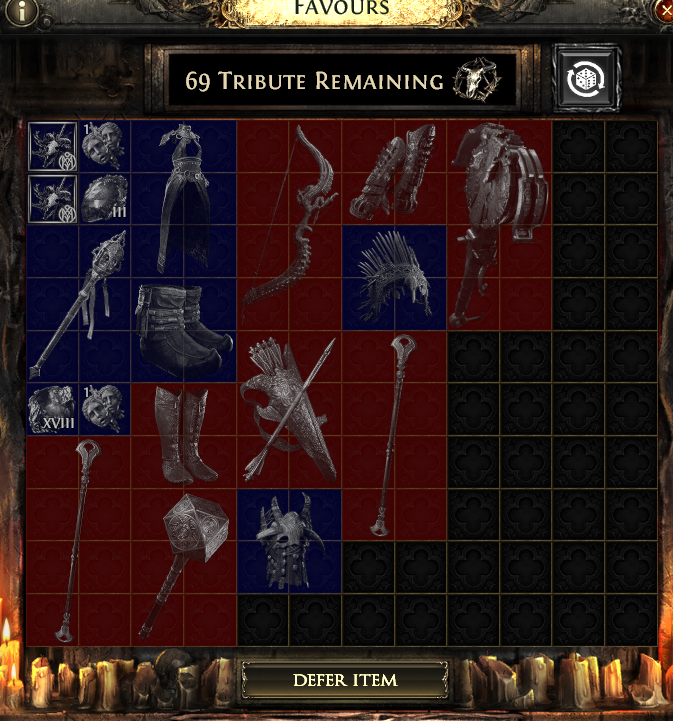This screenshot has width=673, height=721.
Task: Select the small item marked III
Action: (x=104, y=198)
